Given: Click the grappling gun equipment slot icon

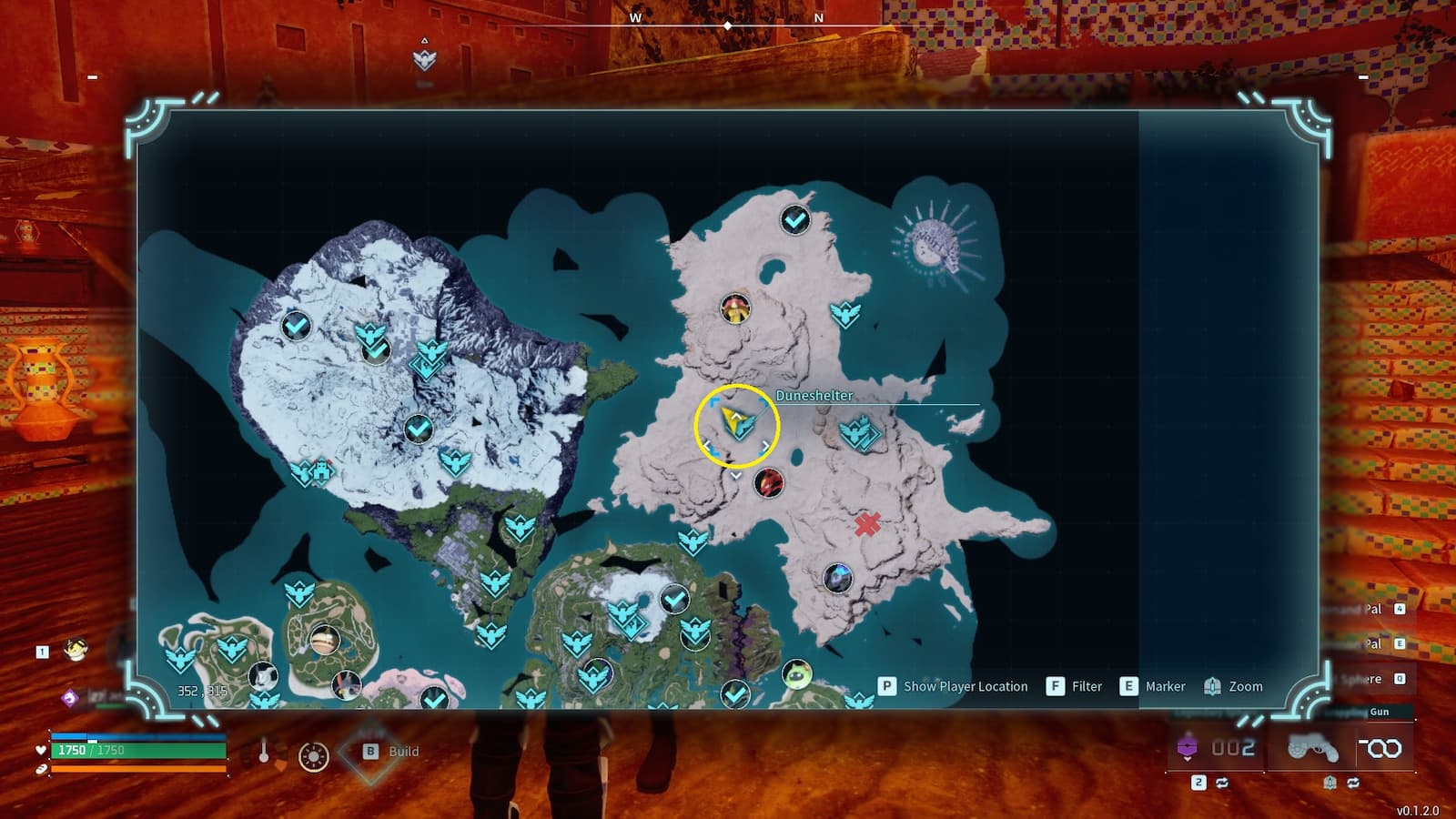Looking at the screenshot, I should pyautogui.click(x=1313, y=748).
